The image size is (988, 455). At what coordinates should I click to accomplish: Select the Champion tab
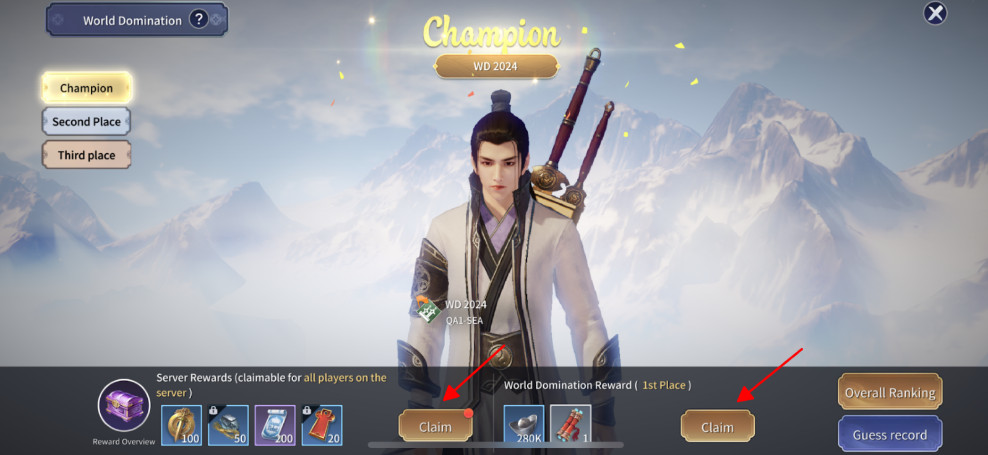86,88
